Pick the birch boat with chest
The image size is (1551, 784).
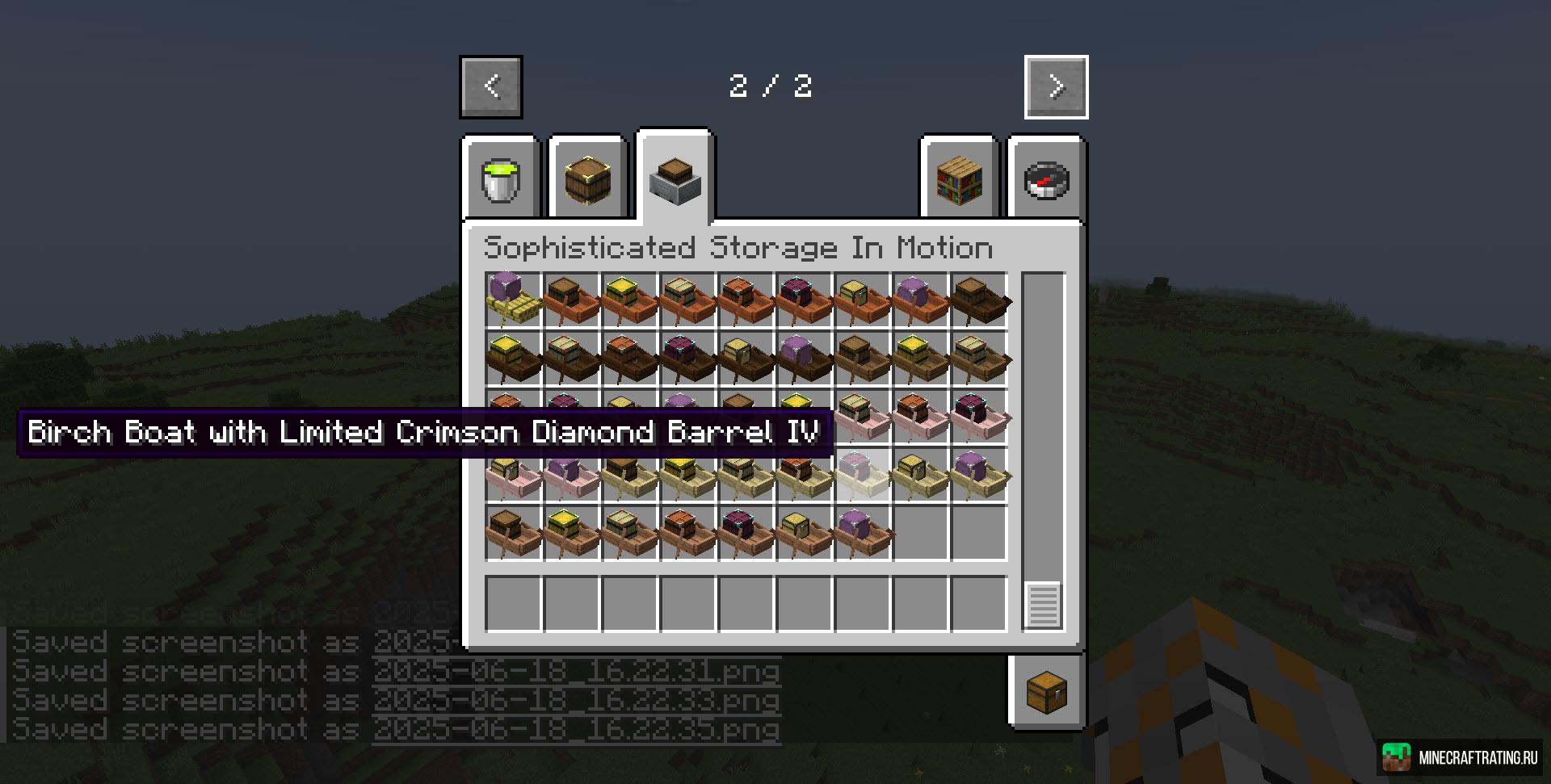tap(921, 474)
